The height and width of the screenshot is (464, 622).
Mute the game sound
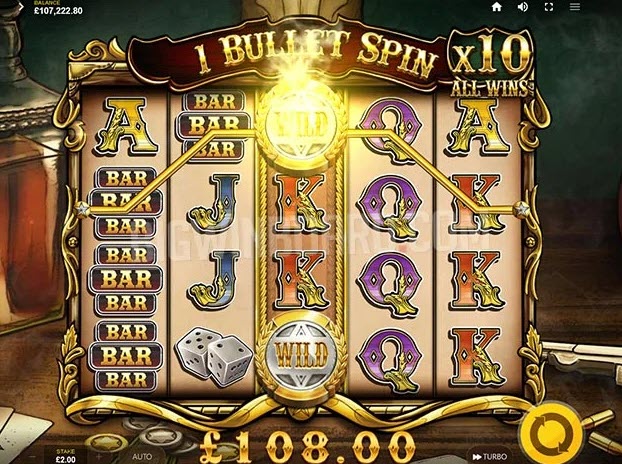pos(522,7)
